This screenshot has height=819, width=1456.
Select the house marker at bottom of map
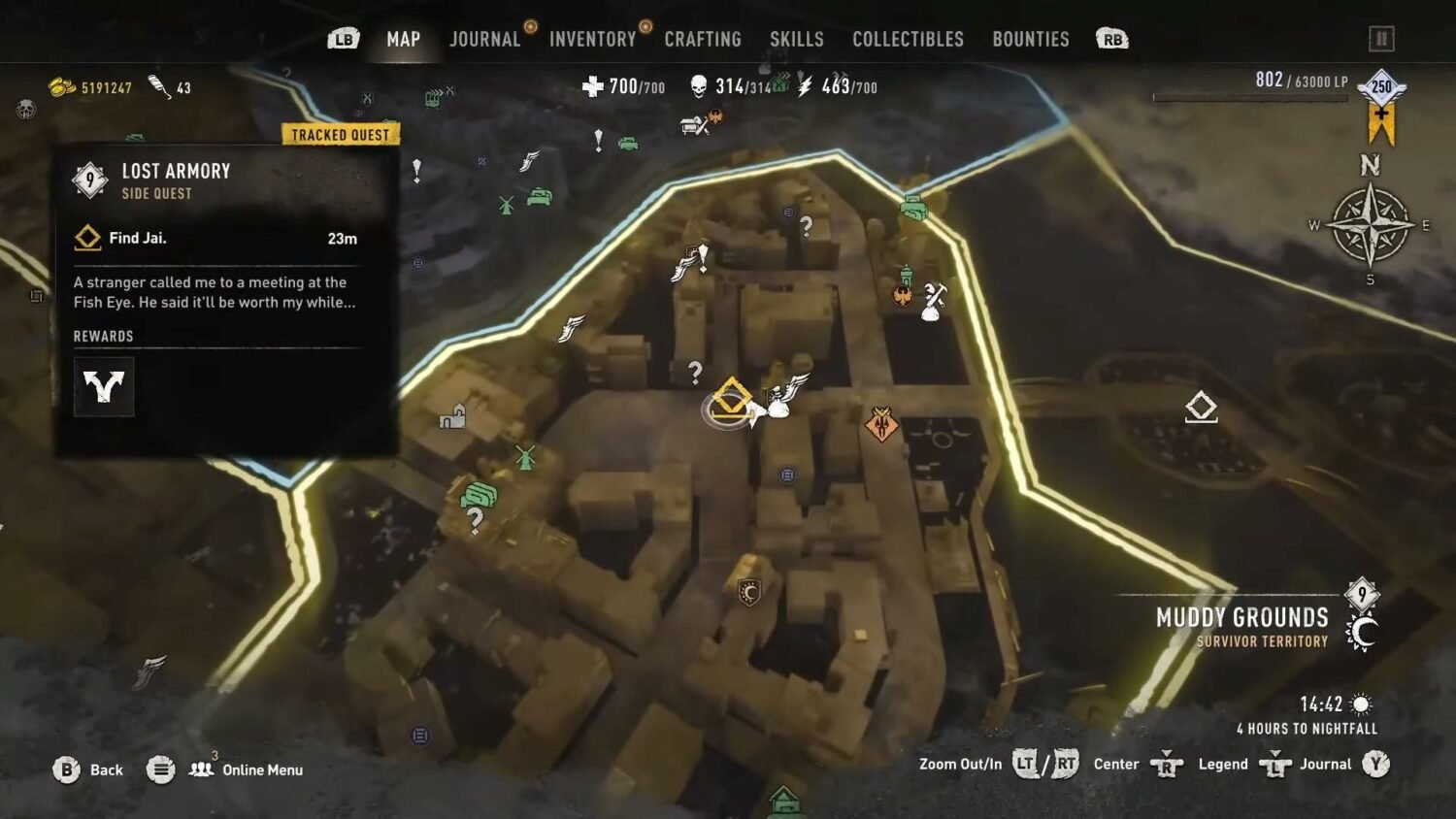tap(784, 802)
